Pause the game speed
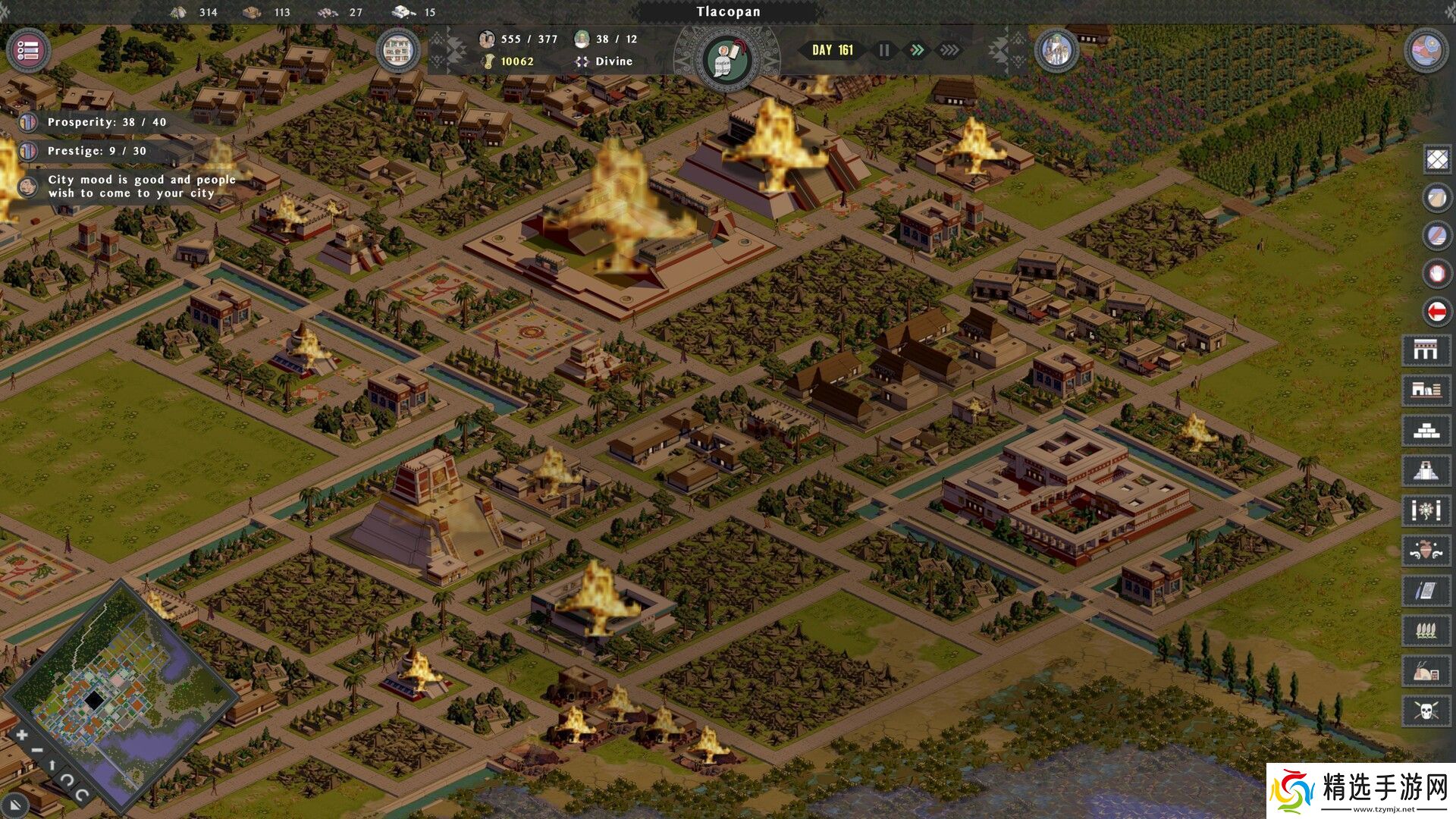The width and height of the screenshot is (1456, 819). (884, 50)
